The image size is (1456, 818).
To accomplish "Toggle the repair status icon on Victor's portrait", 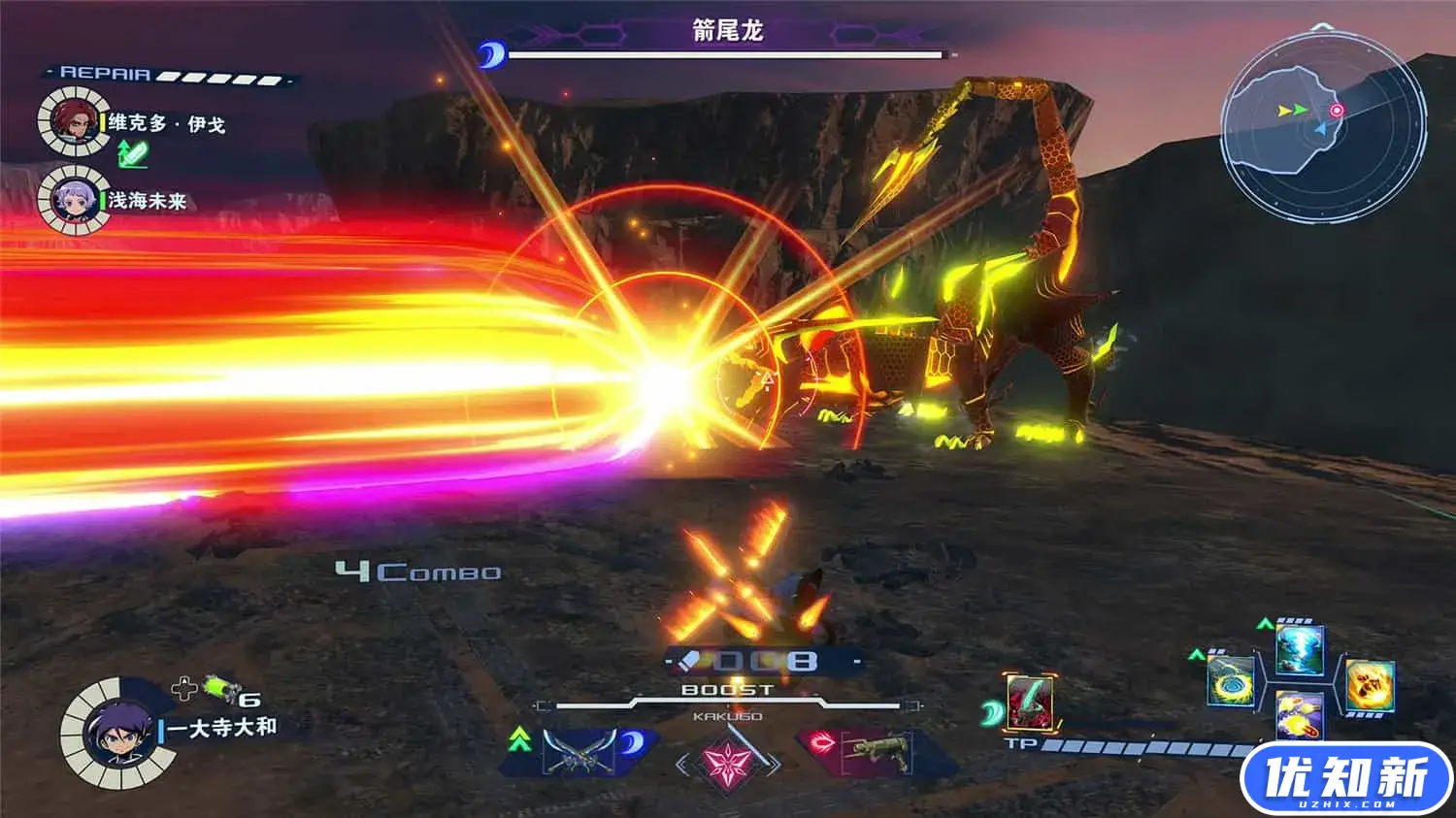I will (132, 151).
